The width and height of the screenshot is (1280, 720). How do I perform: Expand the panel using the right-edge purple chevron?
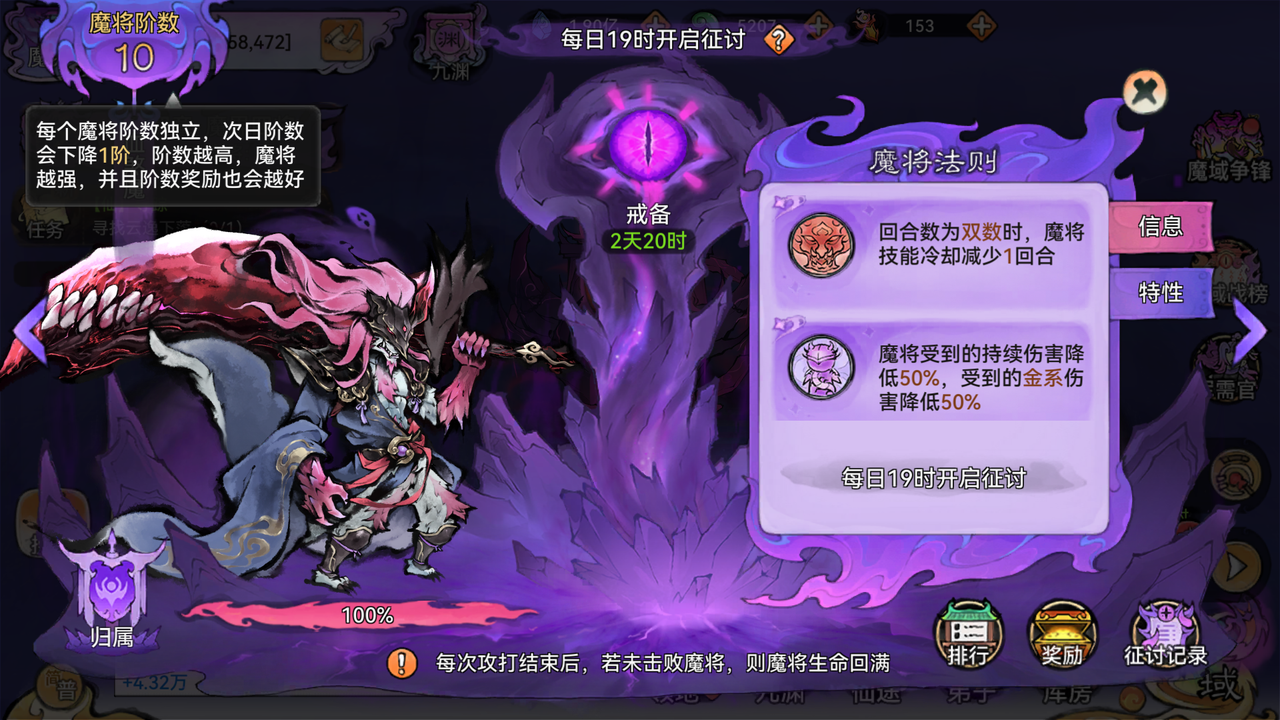(x=1251, y=330)
